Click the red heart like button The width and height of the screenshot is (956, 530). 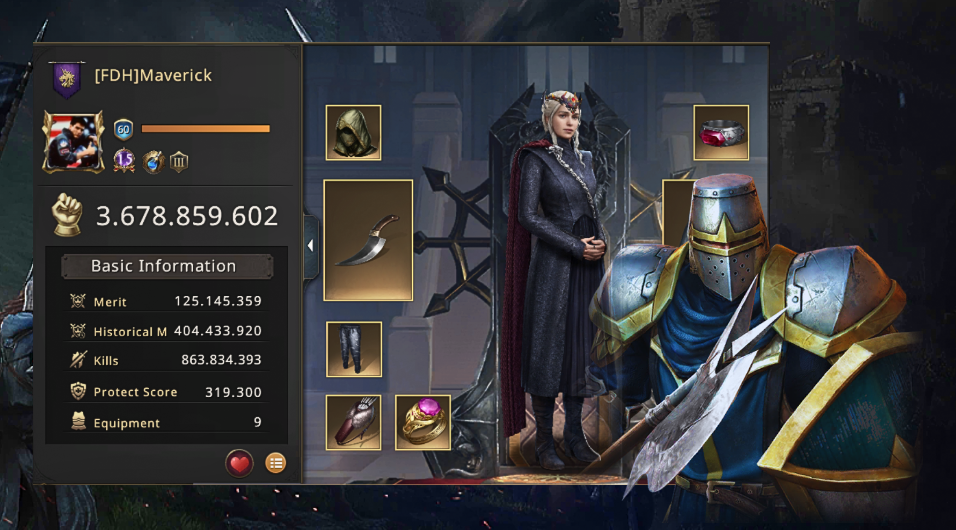tap(239, 462)
